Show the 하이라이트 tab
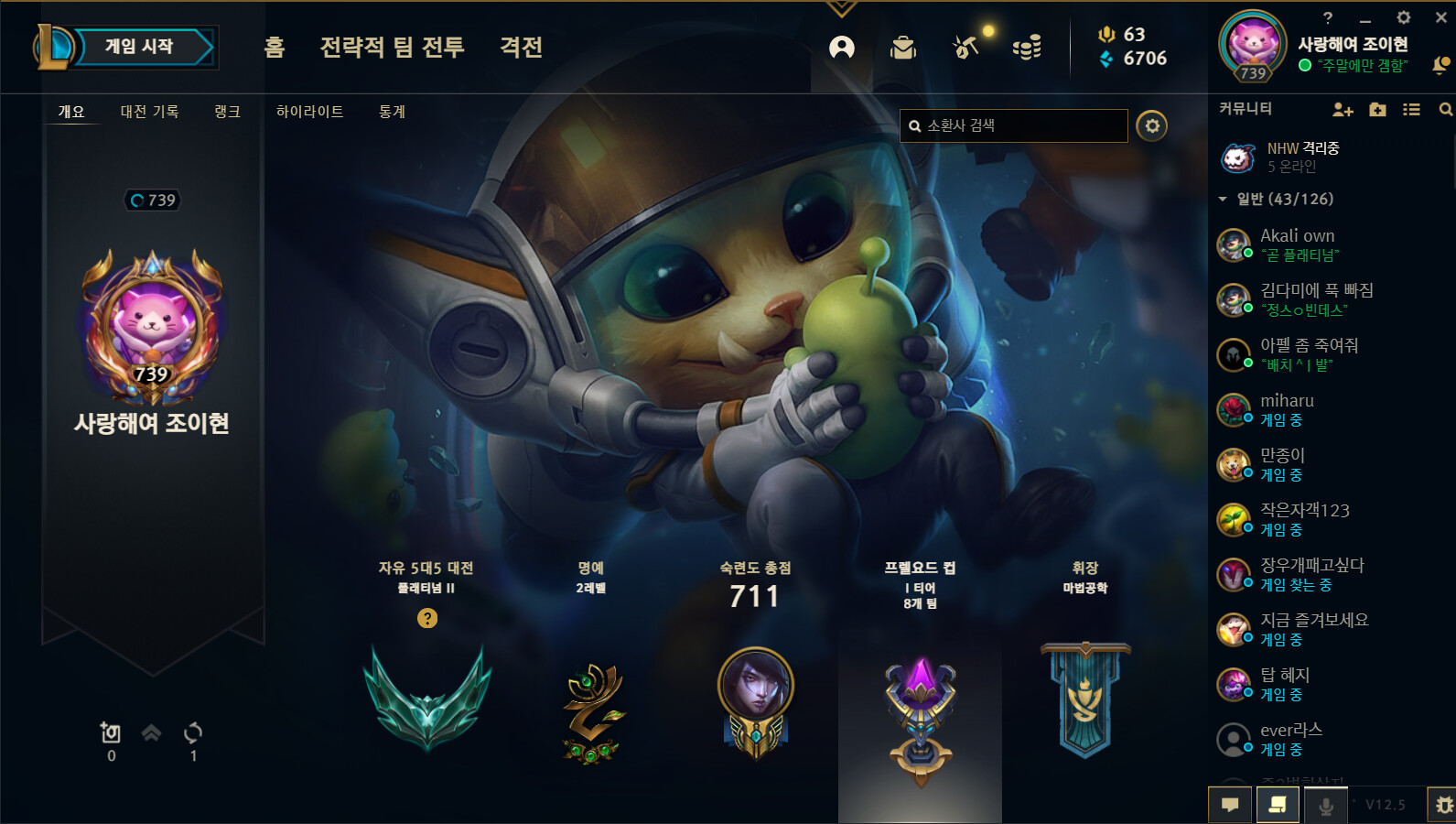Viewport: 1456px width, 824px height. (309, 112)
